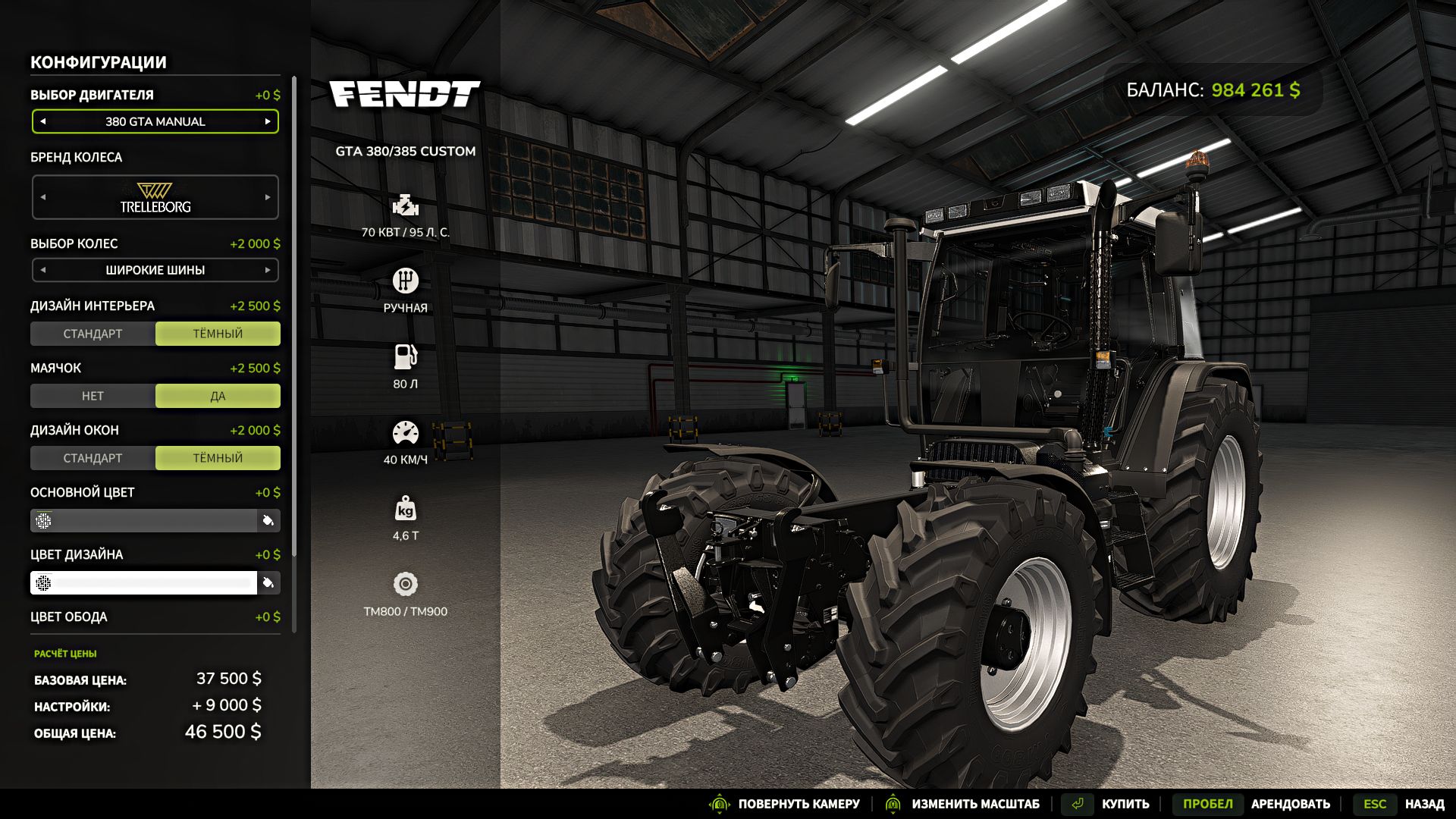The width and height of the screenshot is (1456, 819).
Task: Open the white design color bar
Action: 144,583
